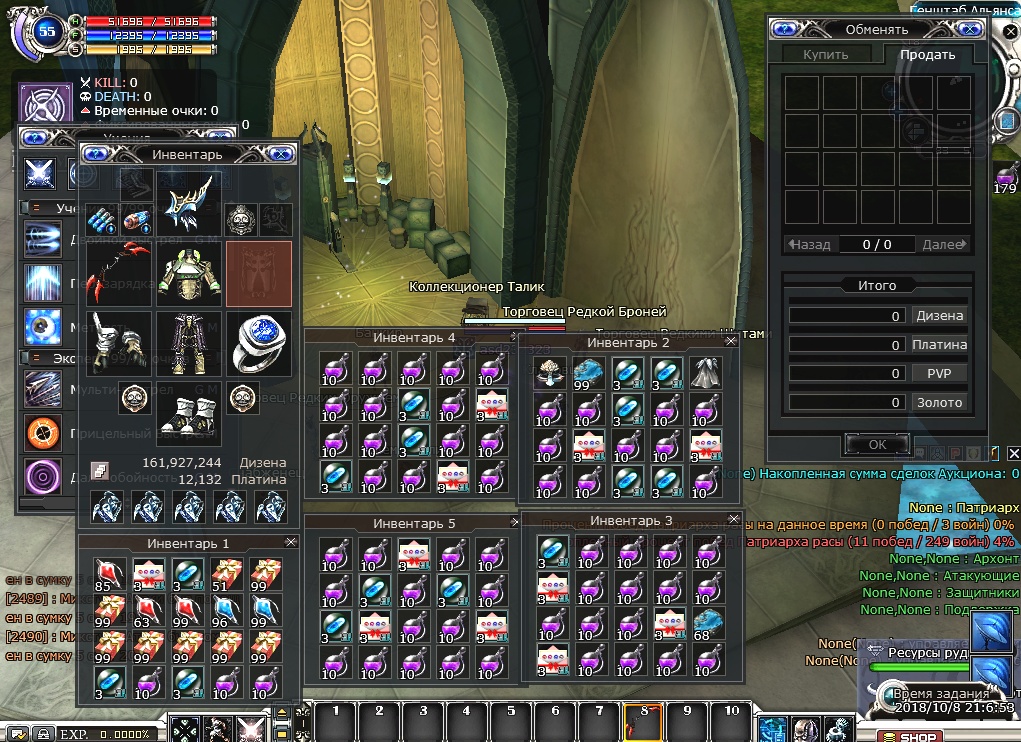Close the Обменять exchange window
Image resolution: width=1021 pixels, height=742 pixels.
click(968, 30)
